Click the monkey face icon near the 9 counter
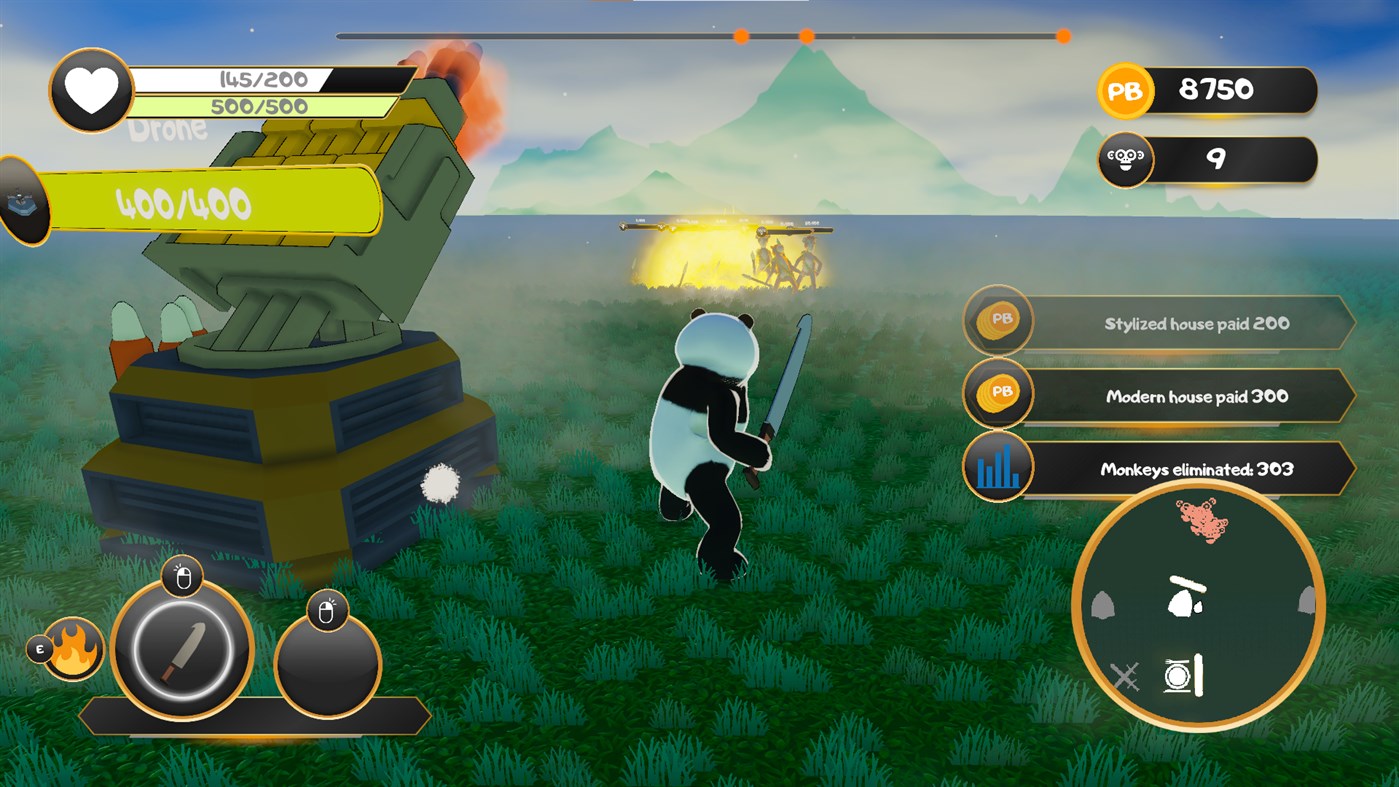Image resolution: width=1399 pixels, height=787 pixels. pyautogui.click(x=1124, y=160)
